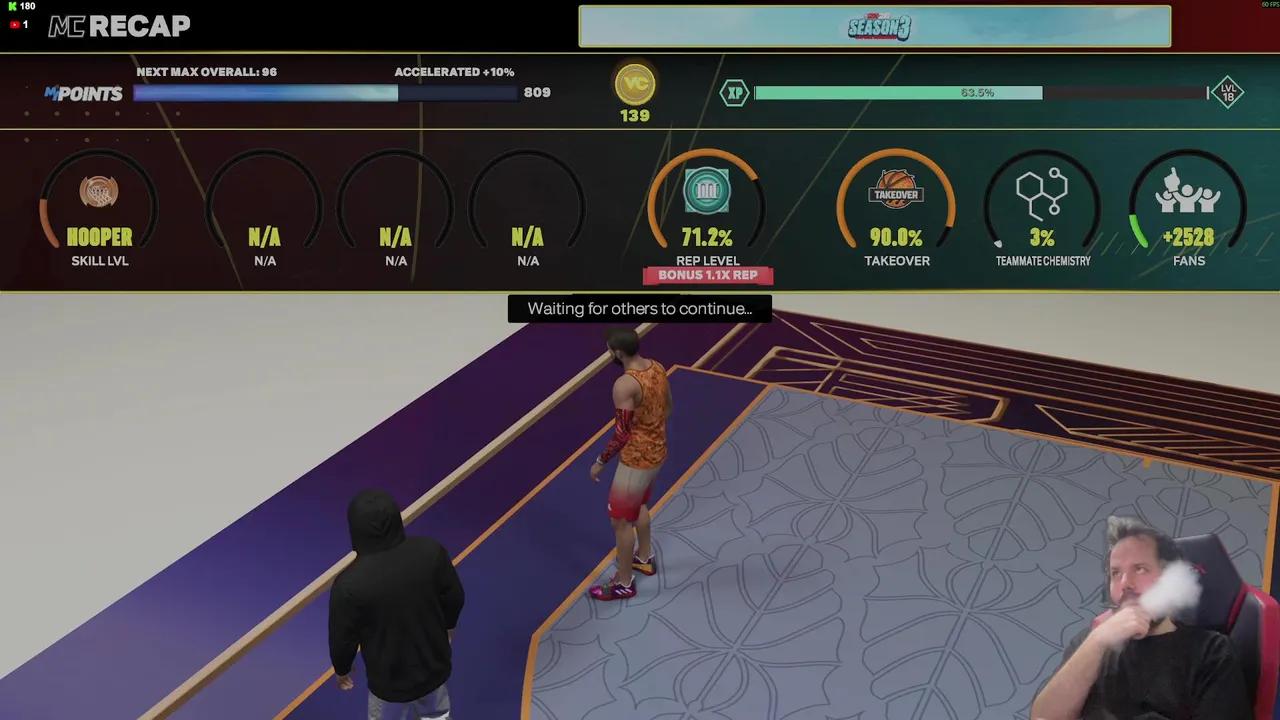The width and height of the screenshot is (1280, 720).
Task: Click the FANS crowd icon
Action: coord(1188,192)
